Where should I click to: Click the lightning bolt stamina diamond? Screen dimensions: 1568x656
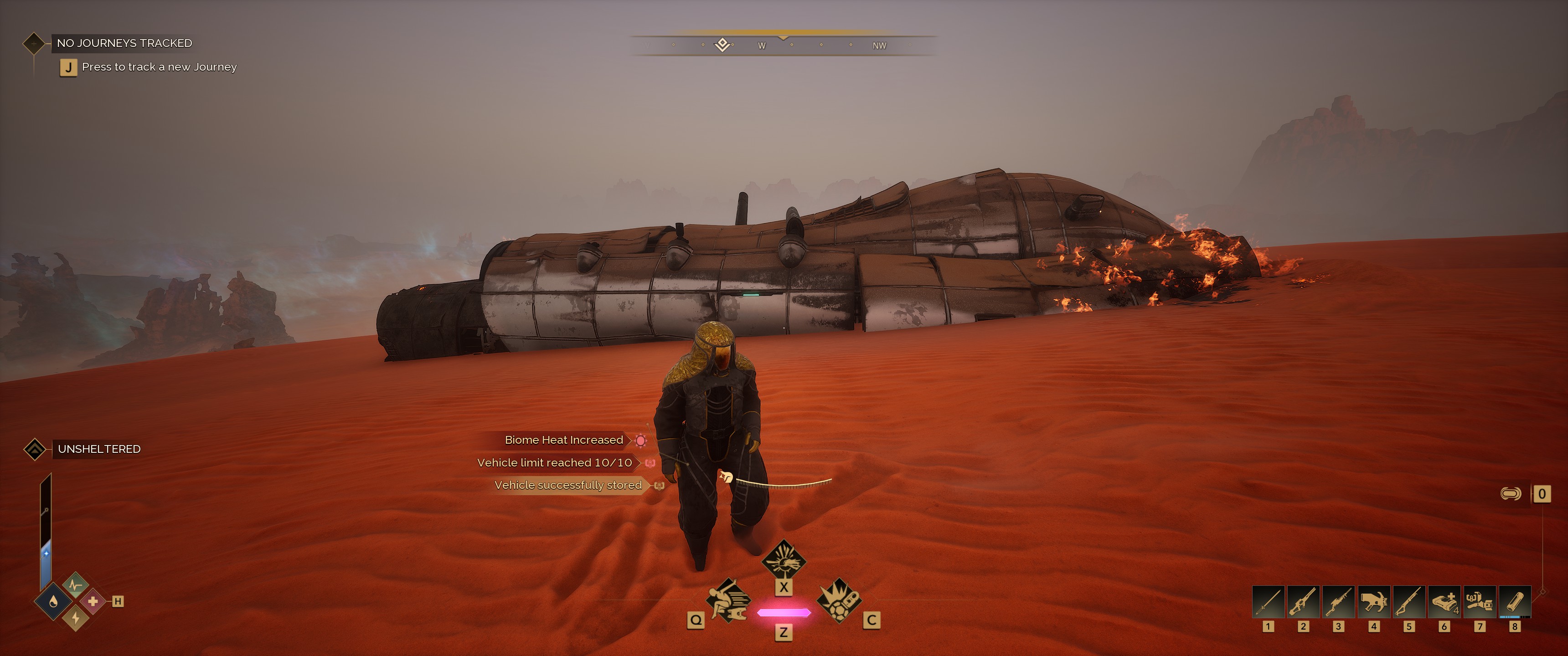pyautogui.click(x=76, y=618)
